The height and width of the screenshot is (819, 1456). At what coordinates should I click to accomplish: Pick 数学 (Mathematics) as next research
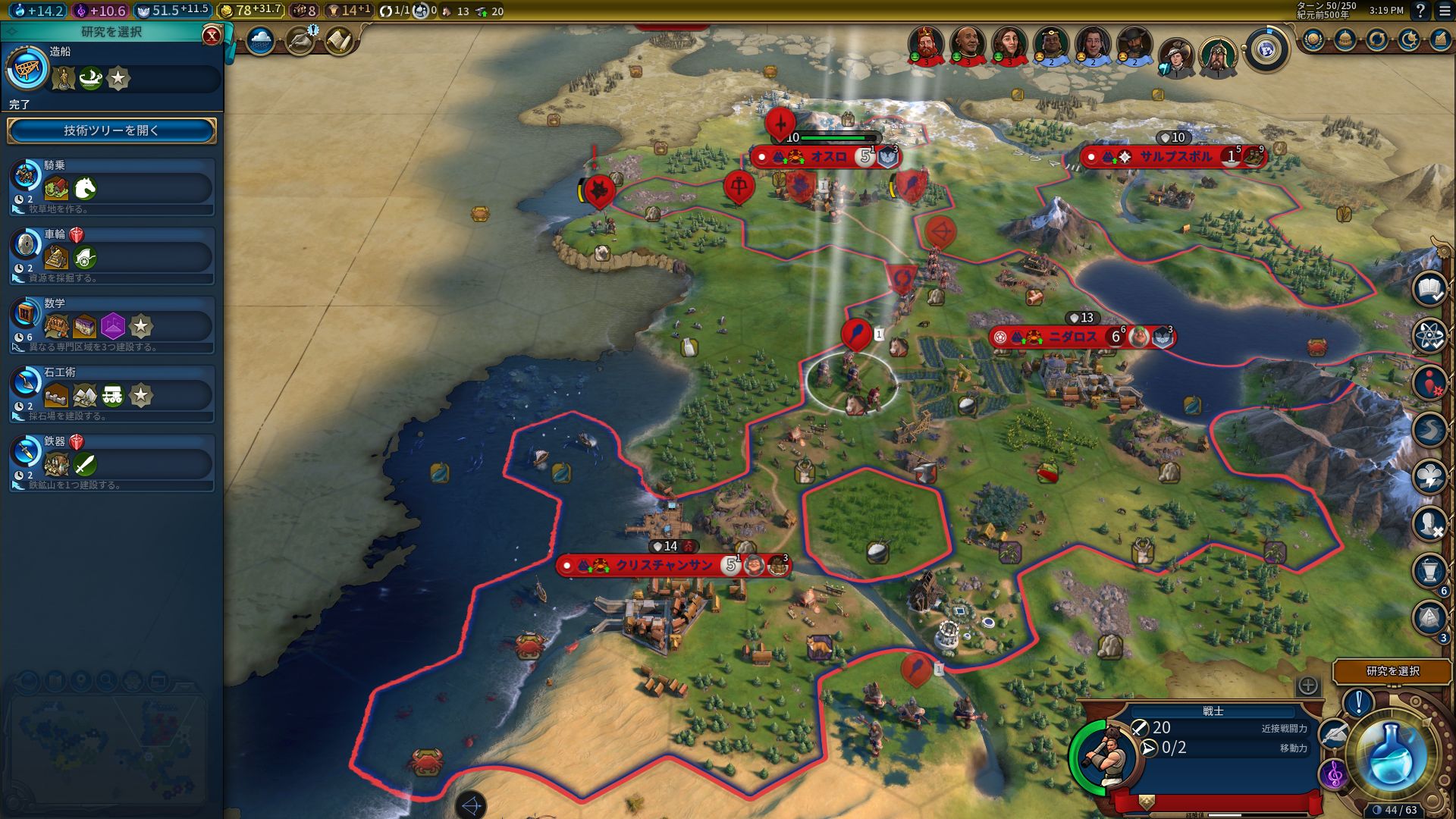(111, 325)
